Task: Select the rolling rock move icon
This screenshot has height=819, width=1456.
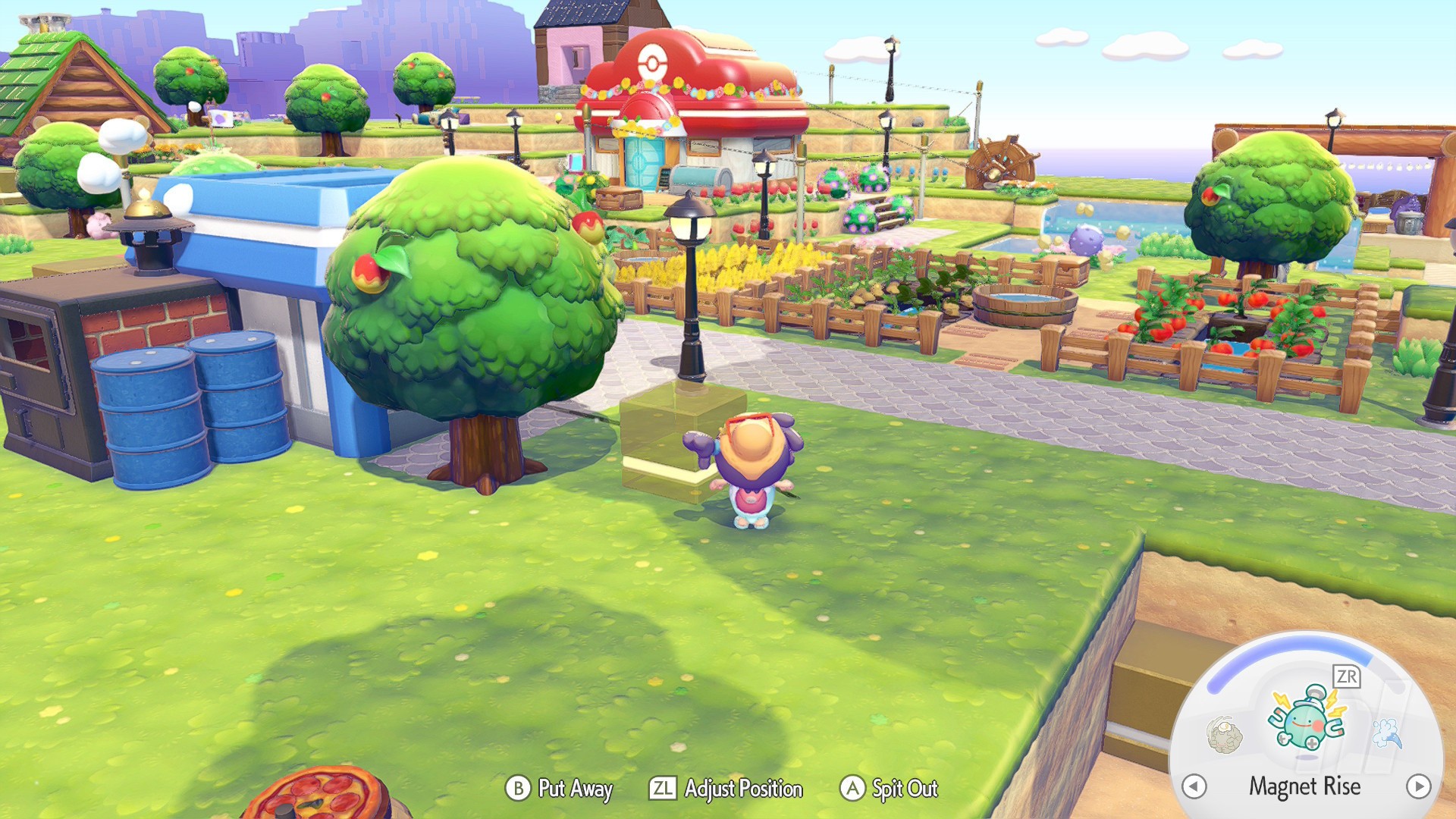Action: (1224, 735)
